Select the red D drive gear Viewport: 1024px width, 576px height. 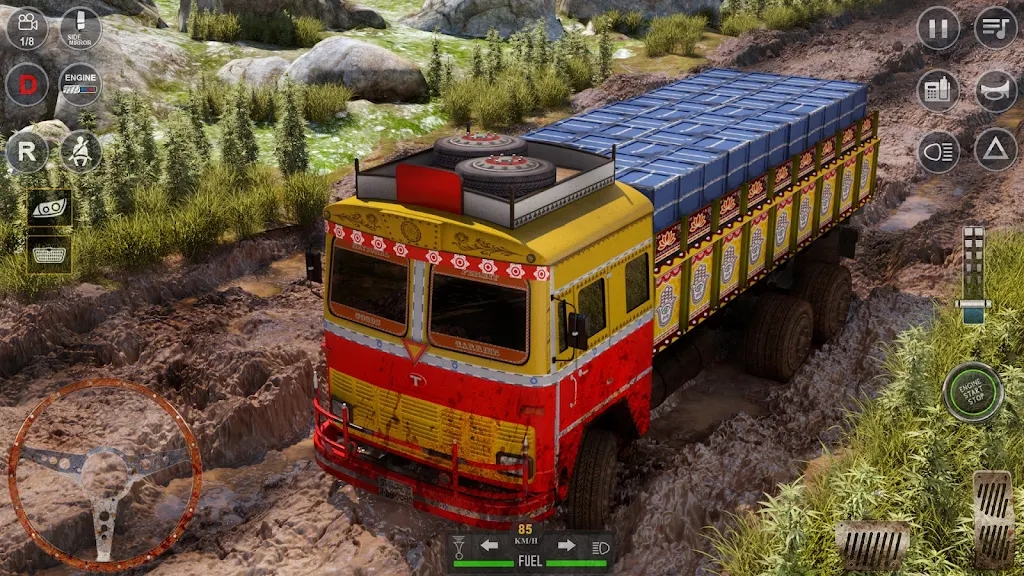click(x=27, y=84)
